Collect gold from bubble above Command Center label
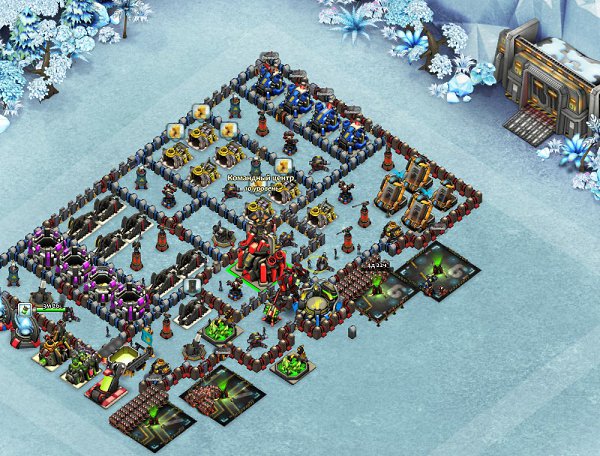Image resolution: width=600 pixels, height=456 pixels. pos(284,165)
